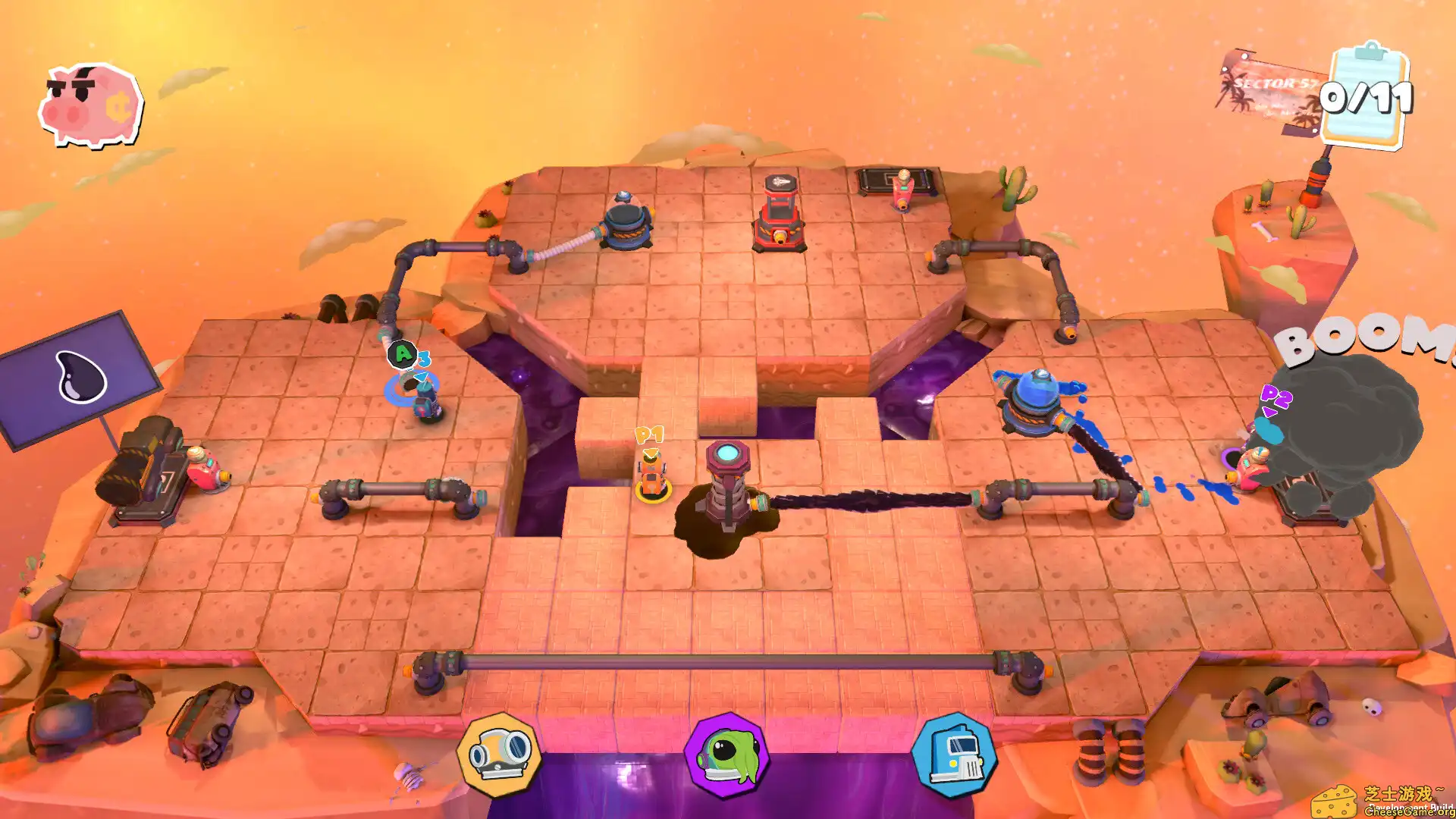The image size is (1456, 819).
Task: Click the green A button prompt
Action: (402, 353)
